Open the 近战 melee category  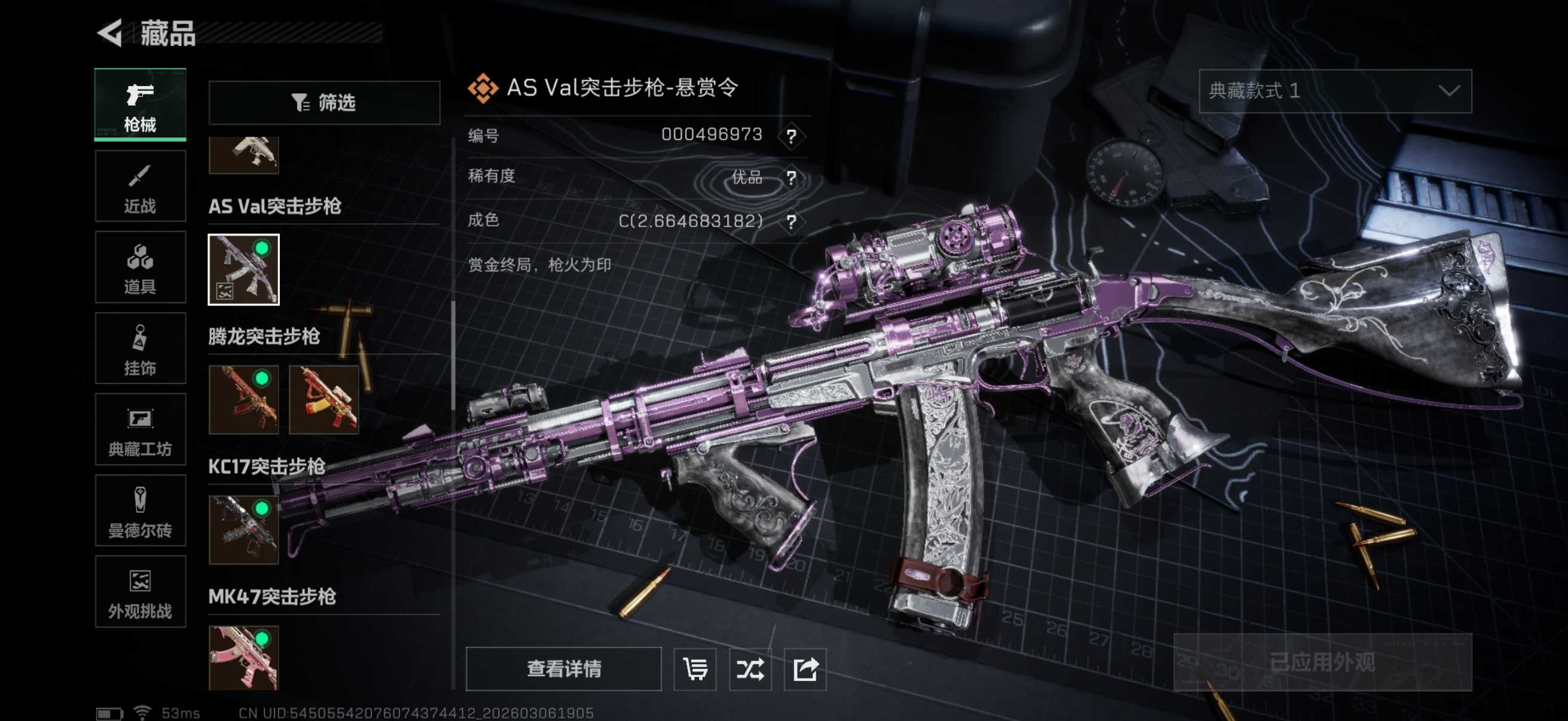140,186
